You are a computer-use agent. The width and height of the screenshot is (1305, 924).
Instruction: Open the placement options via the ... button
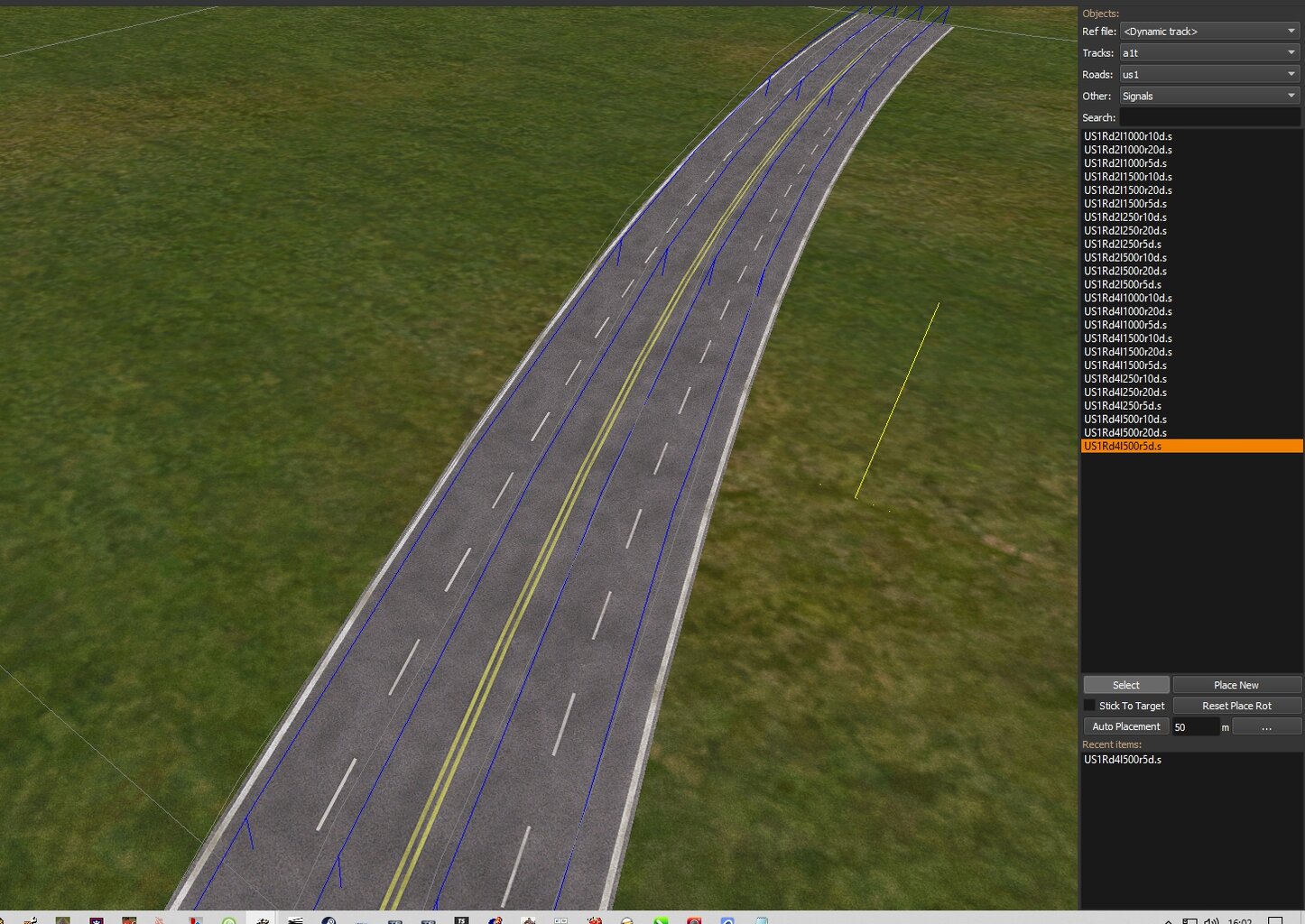(x=1267, y=726)
